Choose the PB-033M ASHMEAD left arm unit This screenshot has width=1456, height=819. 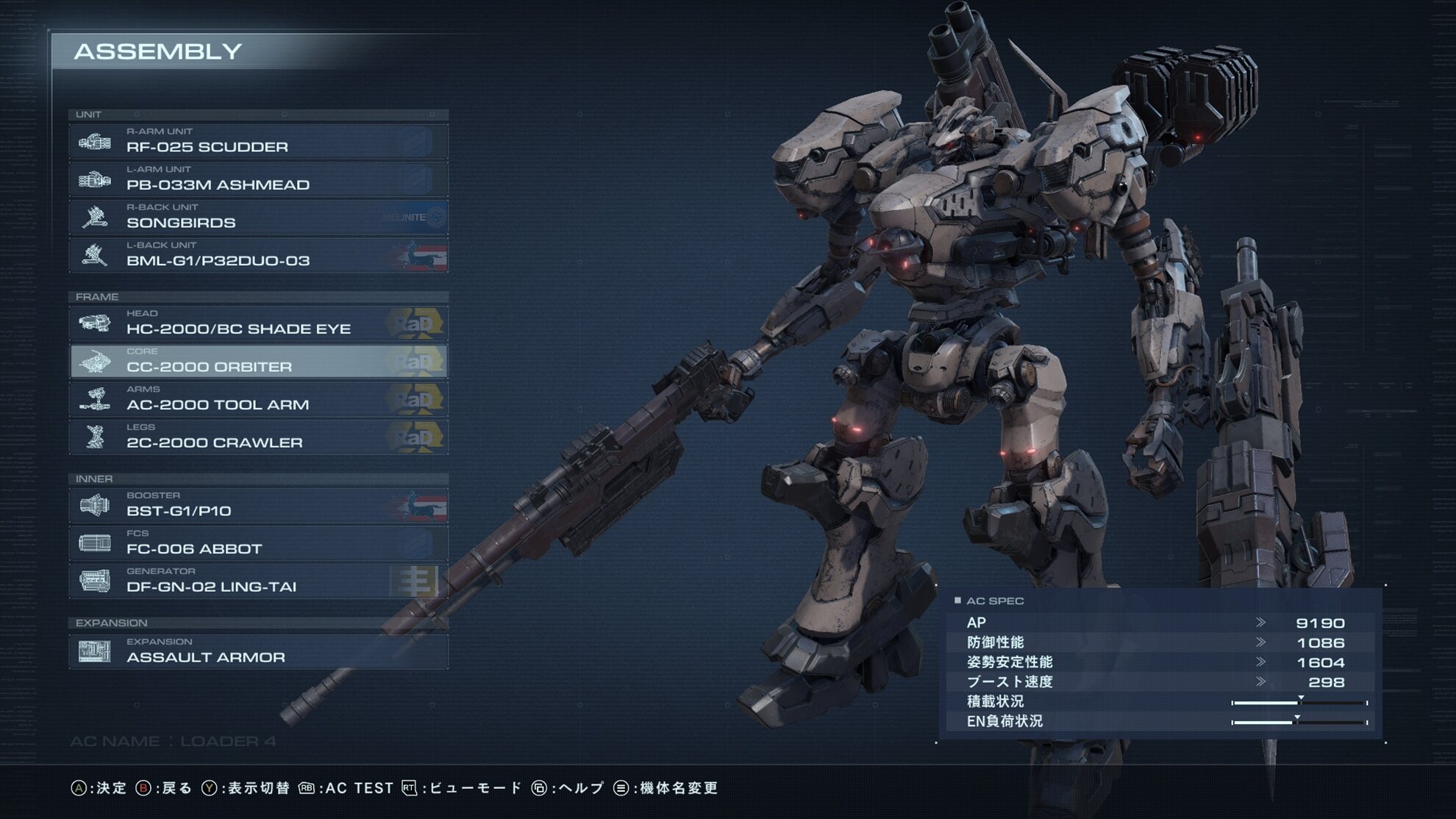(258, 179)
